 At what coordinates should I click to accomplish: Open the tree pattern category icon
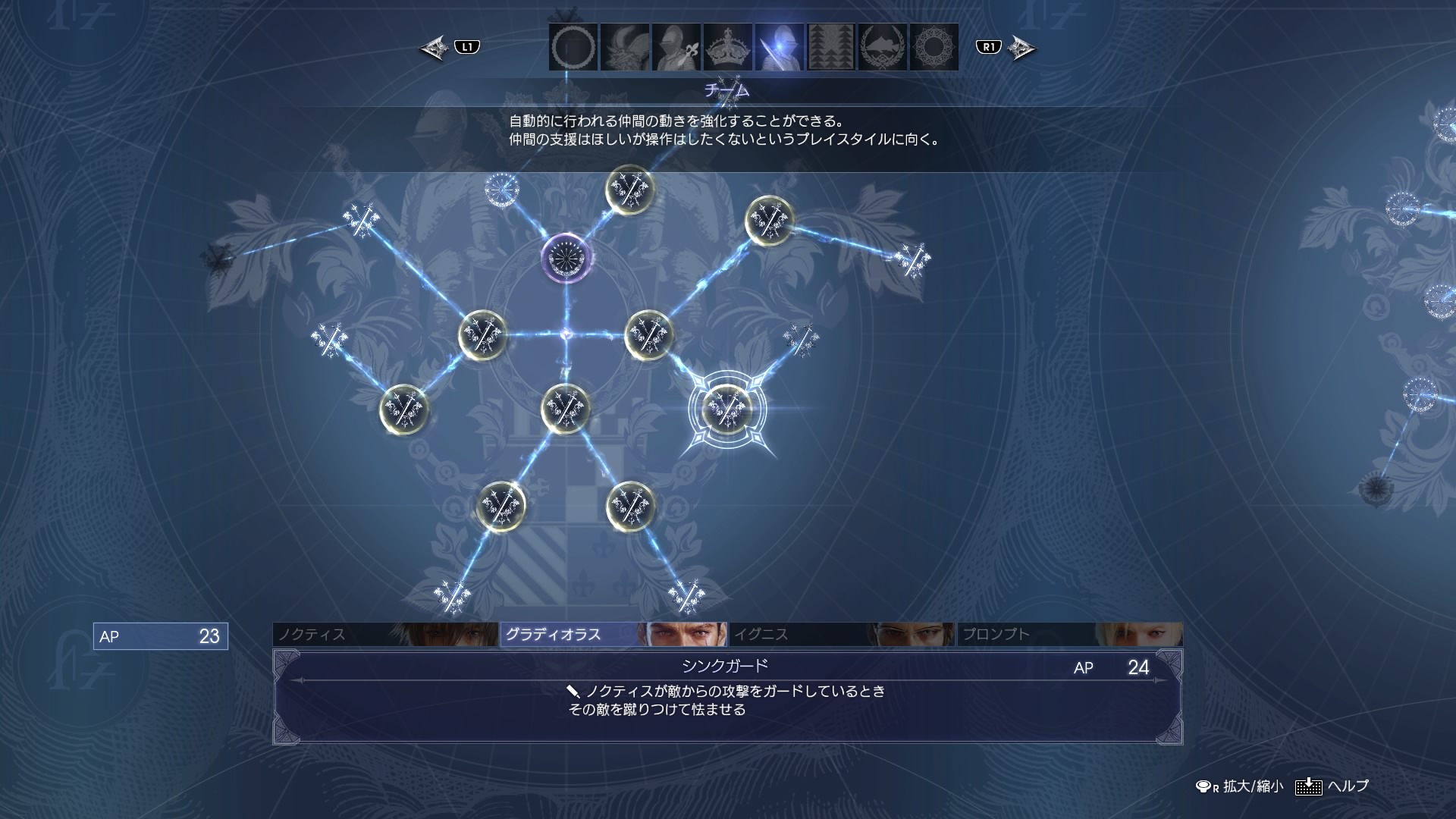[x=831, y=47]
